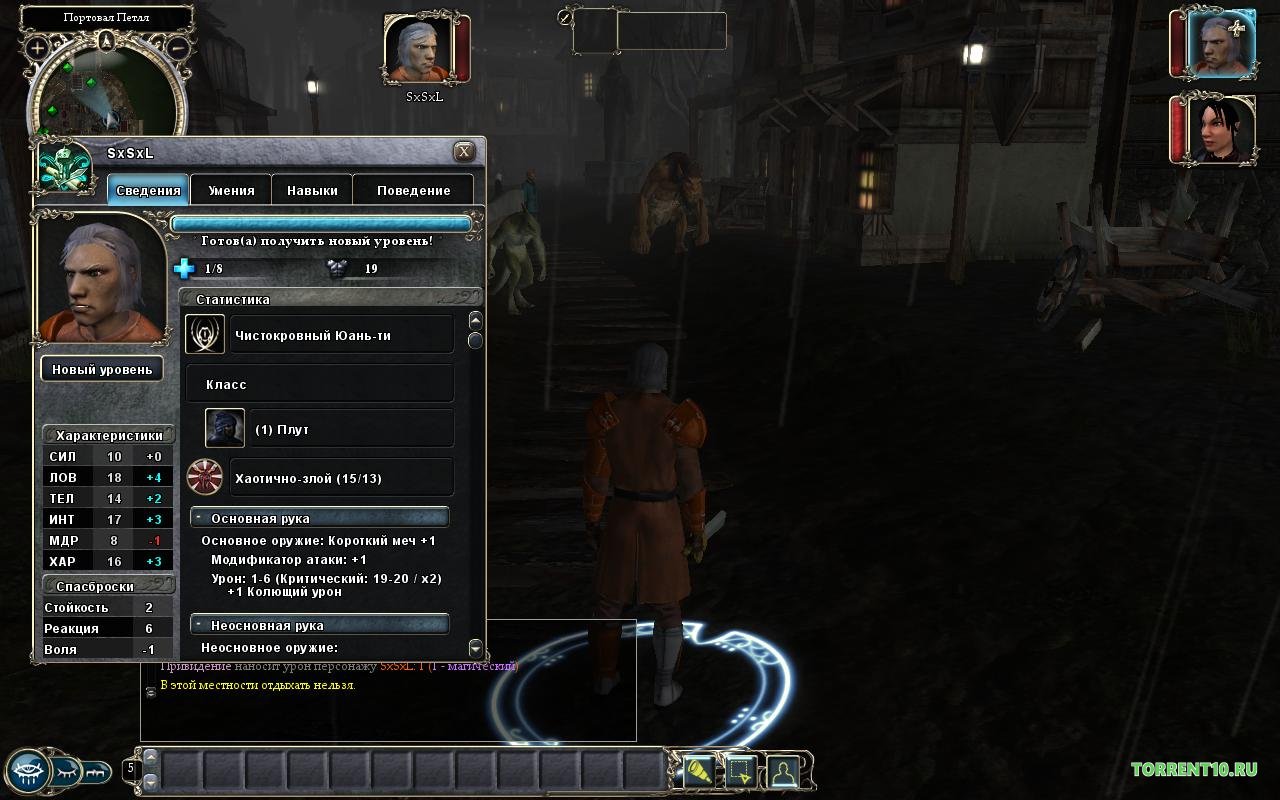Click the Новый уровень button

[102, 369]
